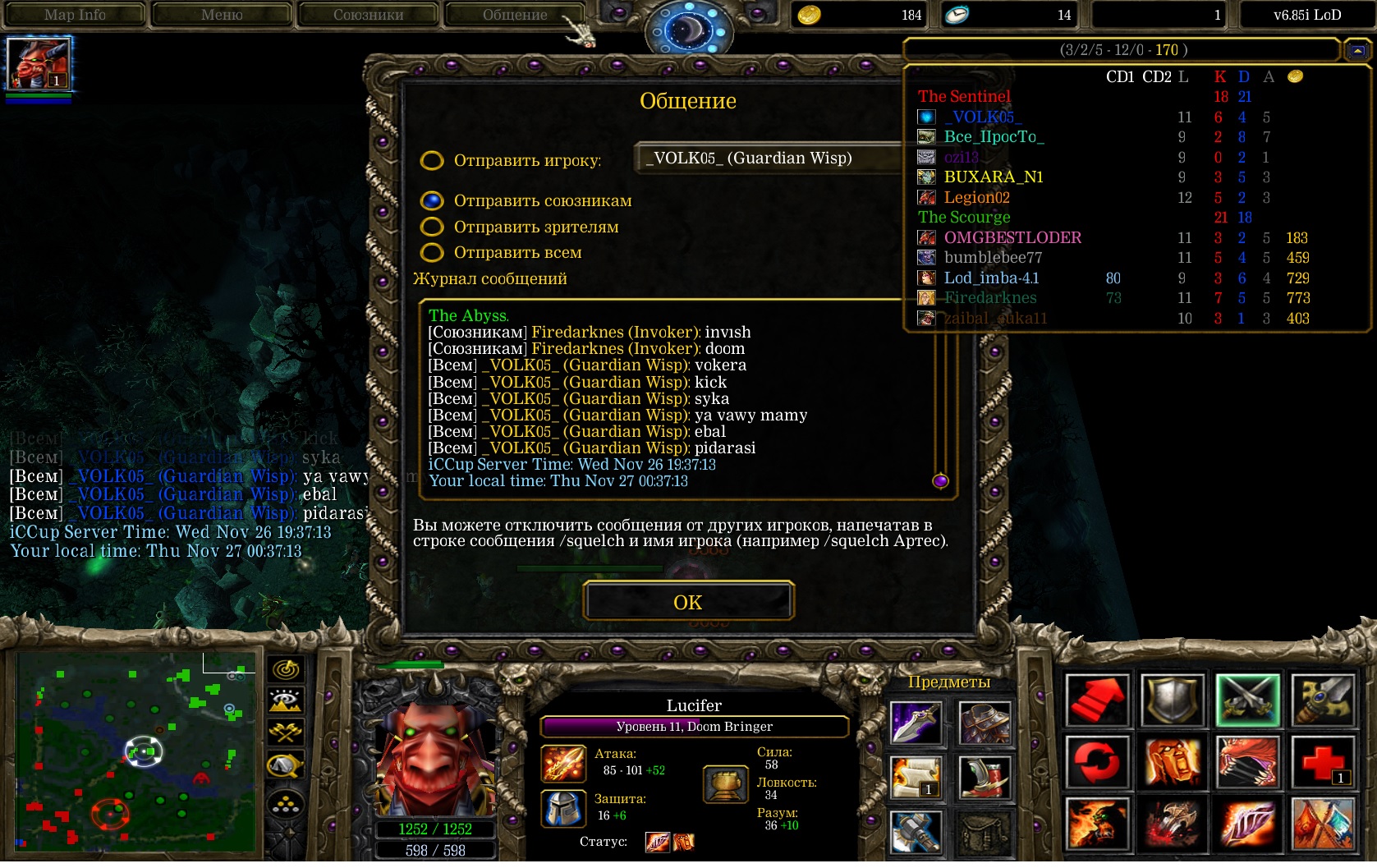
Task: Toggle the minimap terrain eye button
Action: tap(286, 700)
